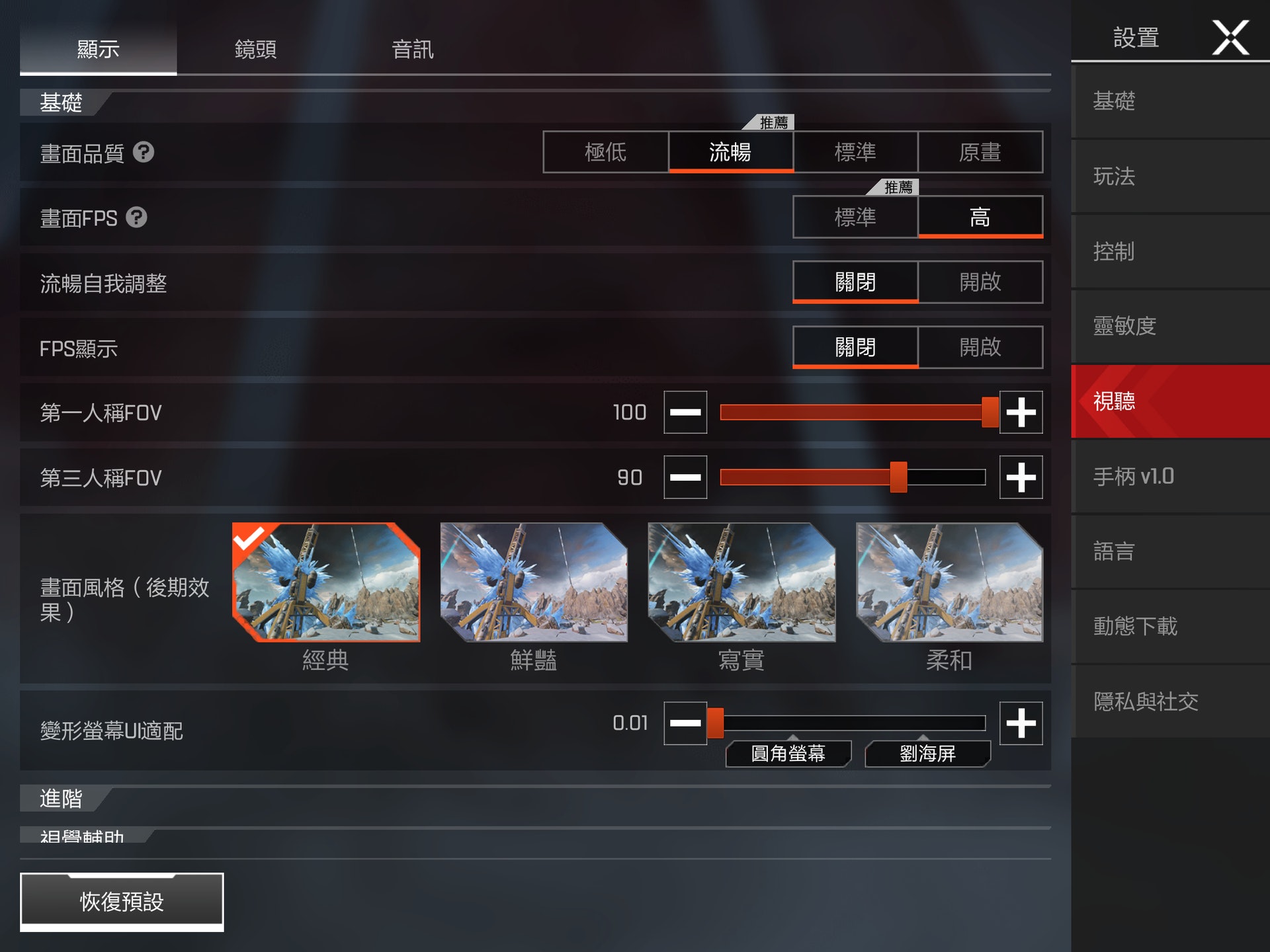Viewport: 1270px width, 952px height.
Task: Turn on FPS顯示
Action: coord(981,347)
